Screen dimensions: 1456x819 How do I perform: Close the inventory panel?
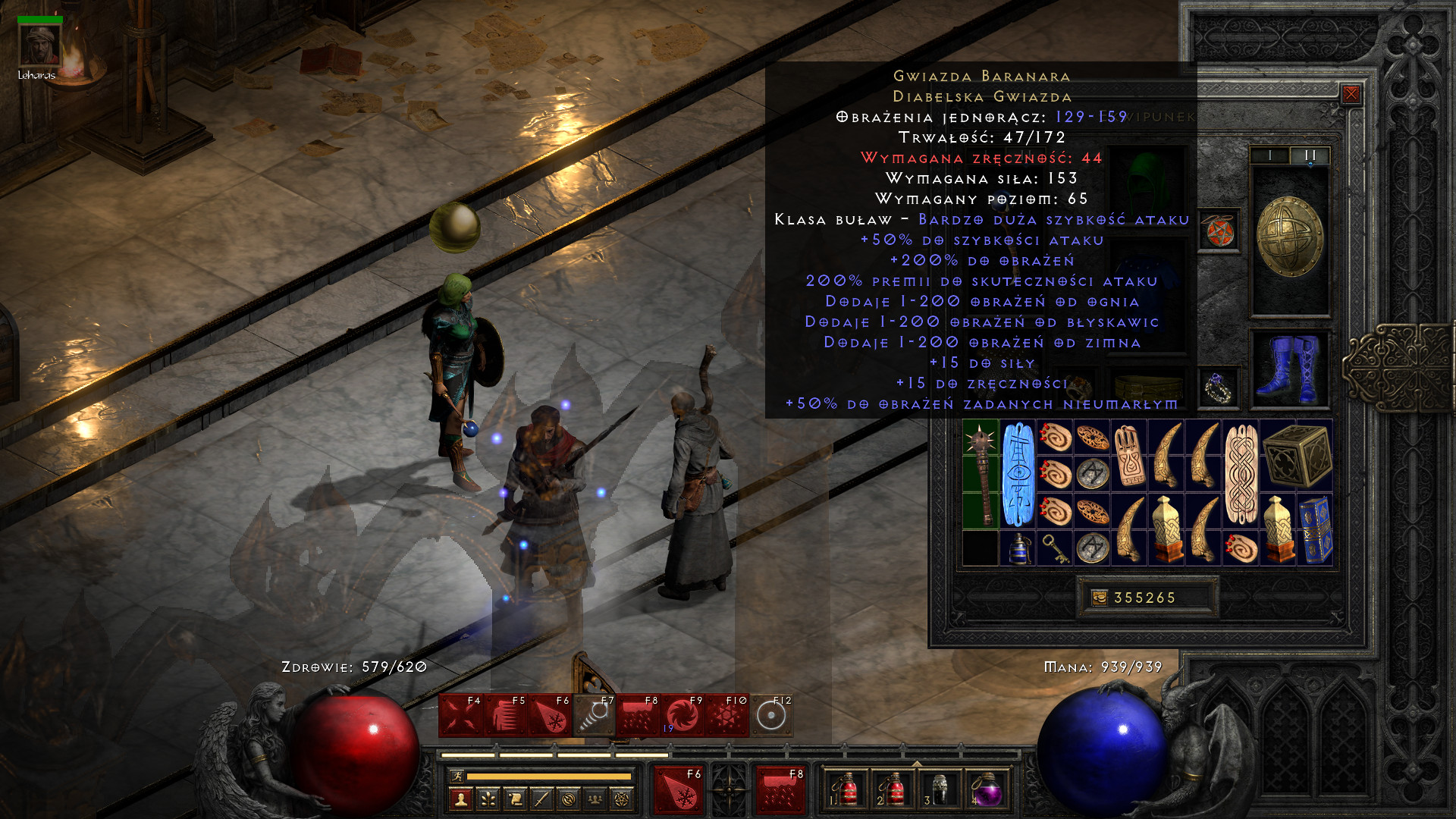(1351, 94)
